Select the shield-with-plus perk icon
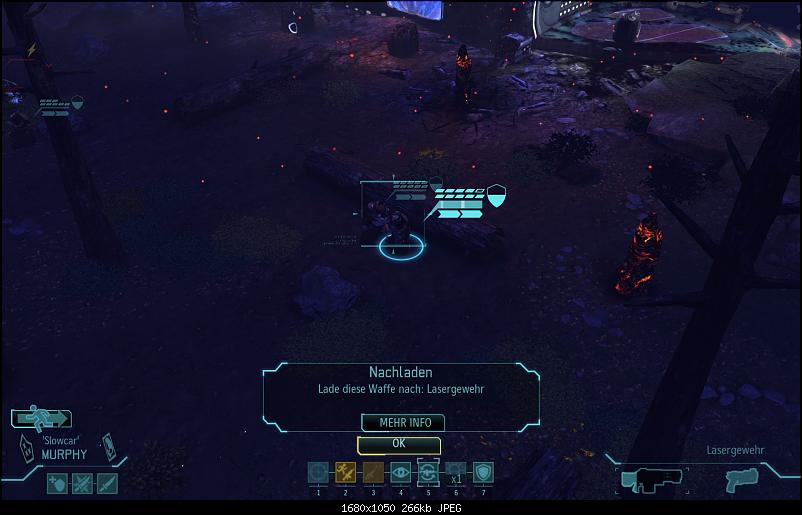Viewport: 802px width, 515px height. pyautogui.click(x=57, y=484)
